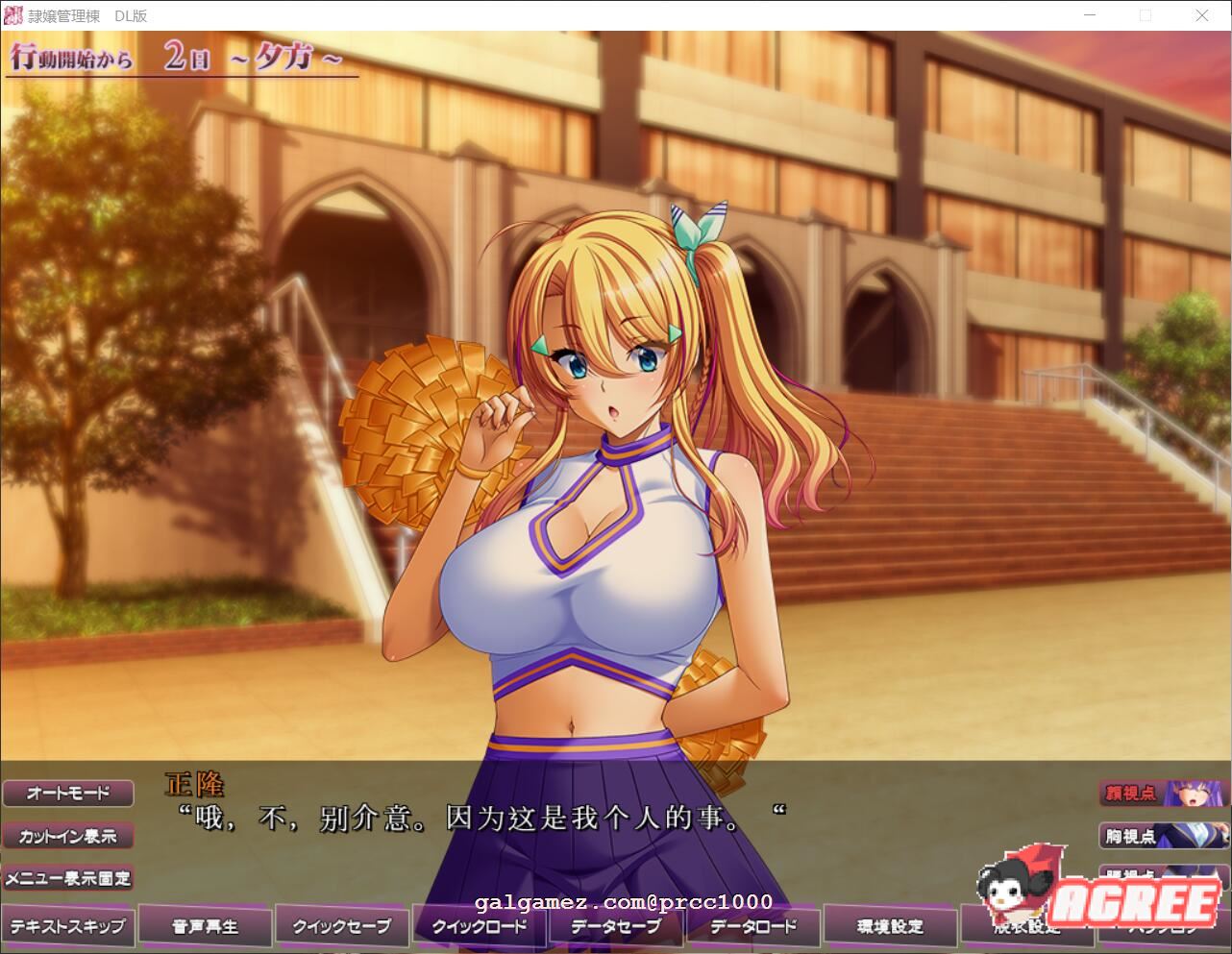Viewport: 1232px width, 954px height.
Task: Open the 環境設定 environment settings
Action: coord(891,925)
